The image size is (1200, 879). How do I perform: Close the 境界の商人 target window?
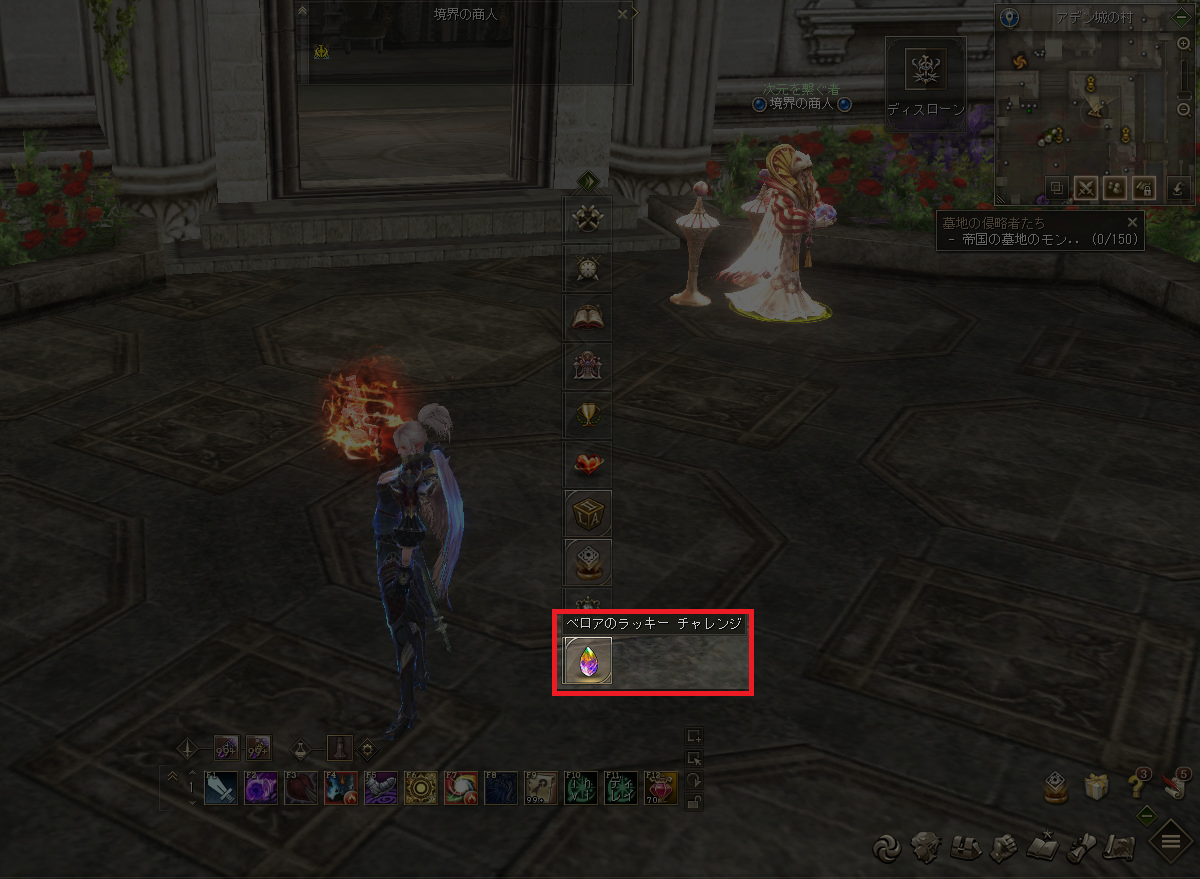pyautogui.click(x=623, y=14)
